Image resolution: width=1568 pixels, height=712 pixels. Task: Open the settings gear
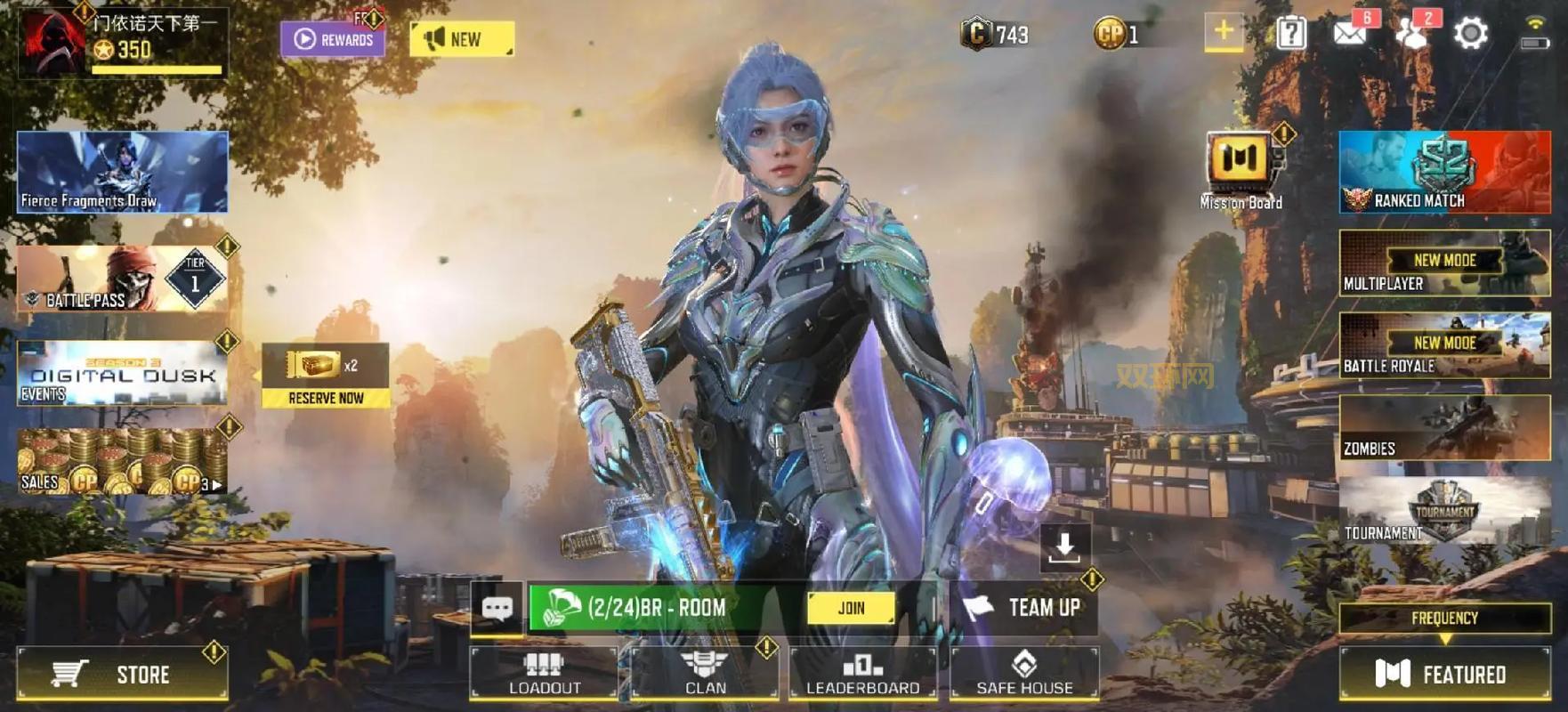click(1470, 34)
